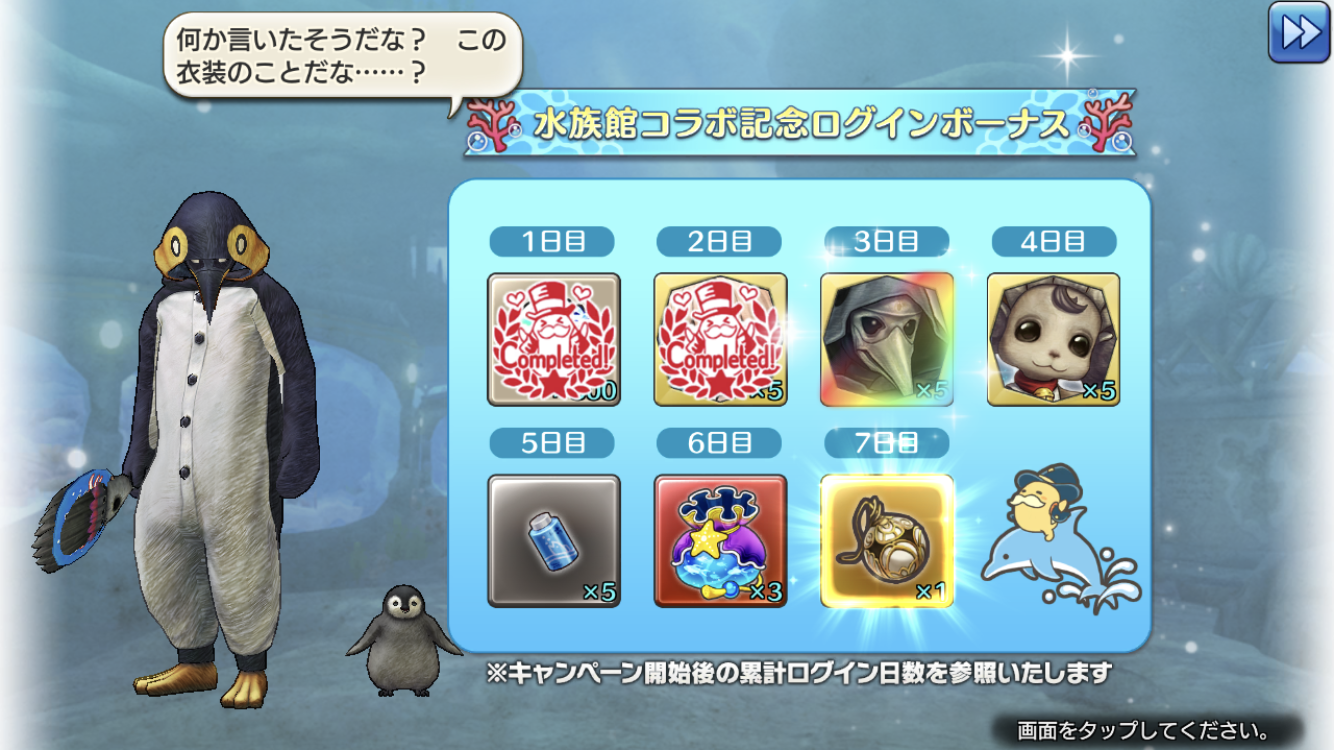Tap the 7日目 day label
Screen dimensions: 1334x750
[x=885, y=443]
